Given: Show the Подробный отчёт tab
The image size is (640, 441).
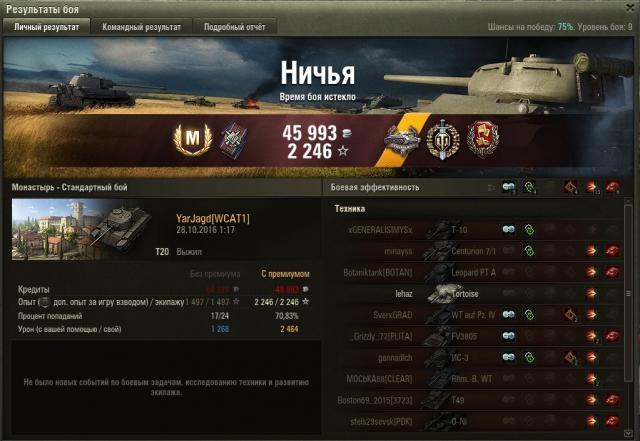Looking at the screenshot, I should (234, 27).
